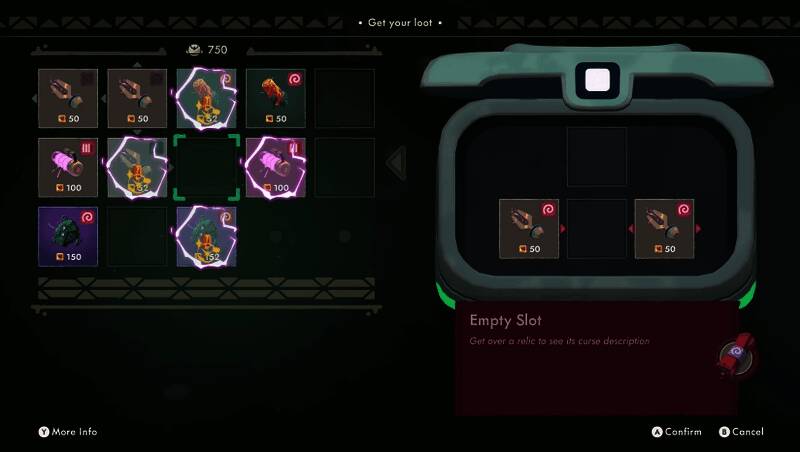Choose the red cursed relic priced 50

pyautogui.click(x=275, y=97)
